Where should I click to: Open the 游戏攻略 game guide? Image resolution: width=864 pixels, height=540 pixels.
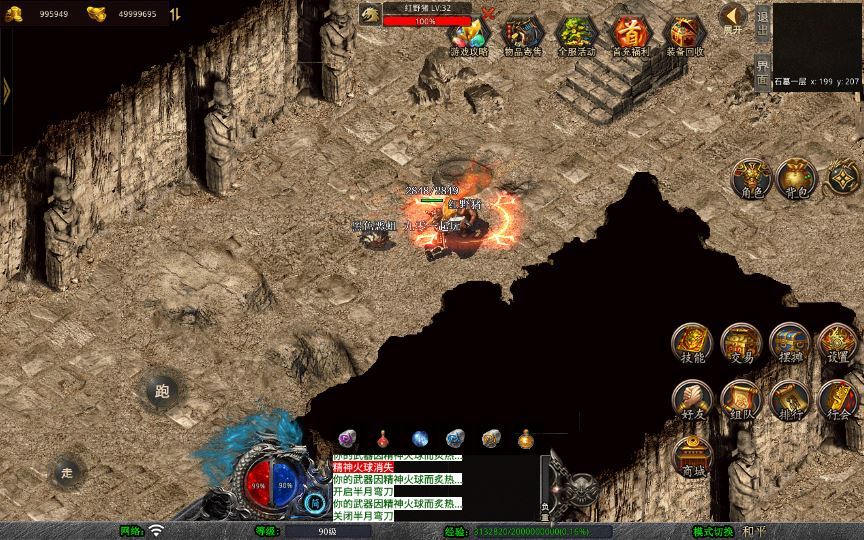[468, 35]
